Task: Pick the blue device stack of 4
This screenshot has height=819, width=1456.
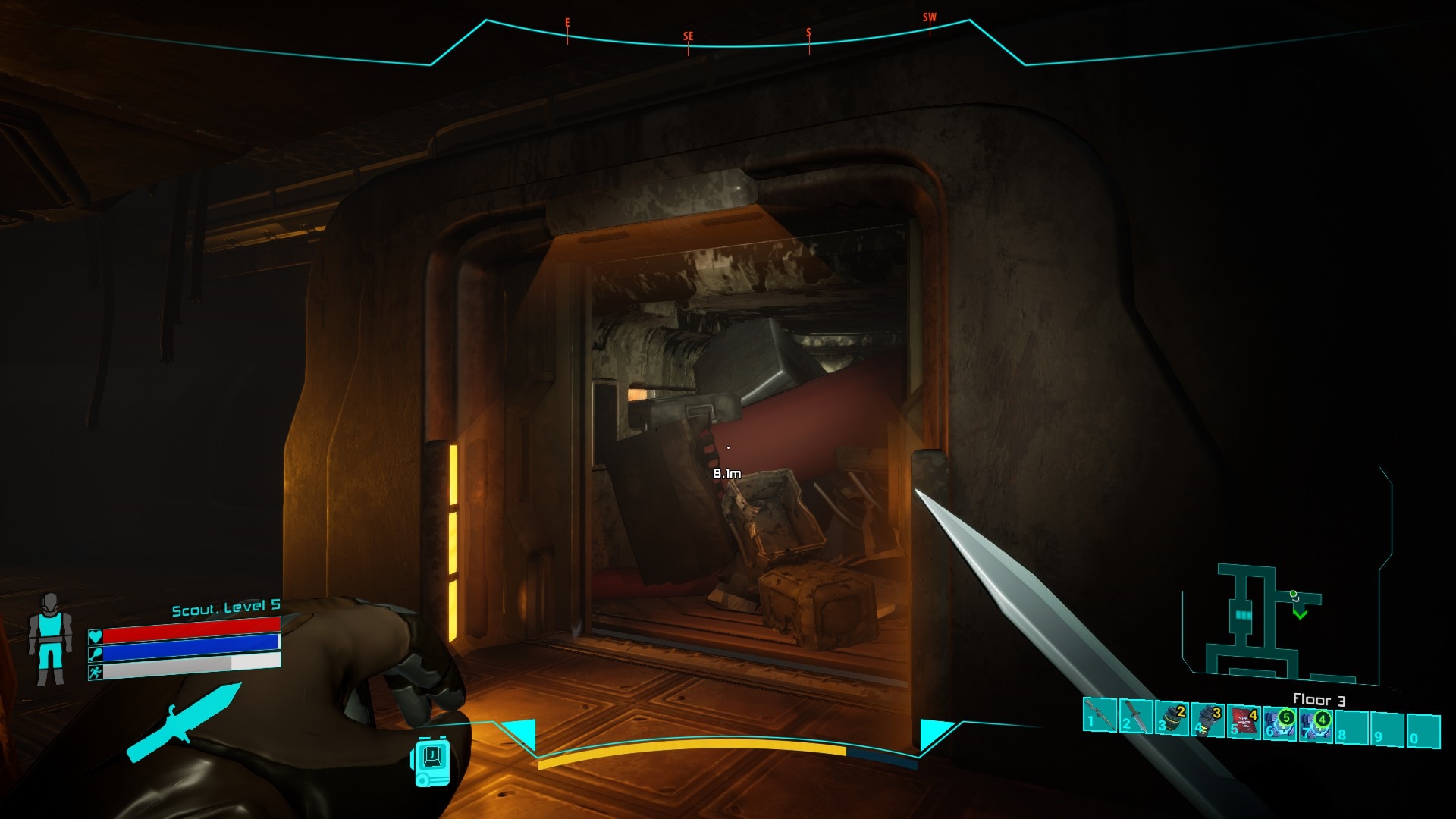Action: click(1316, 726)
